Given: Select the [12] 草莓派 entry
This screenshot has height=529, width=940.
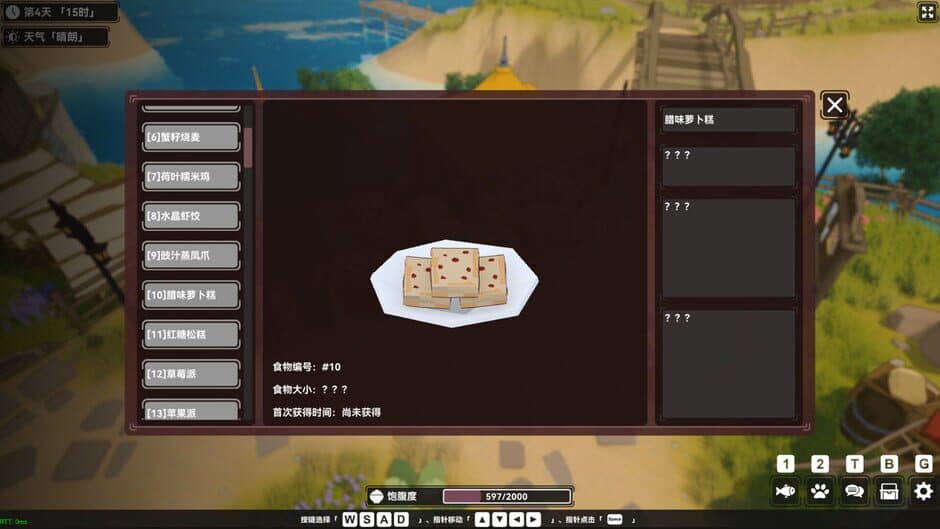Looking at the screenshot, I should tap(191, 374).
